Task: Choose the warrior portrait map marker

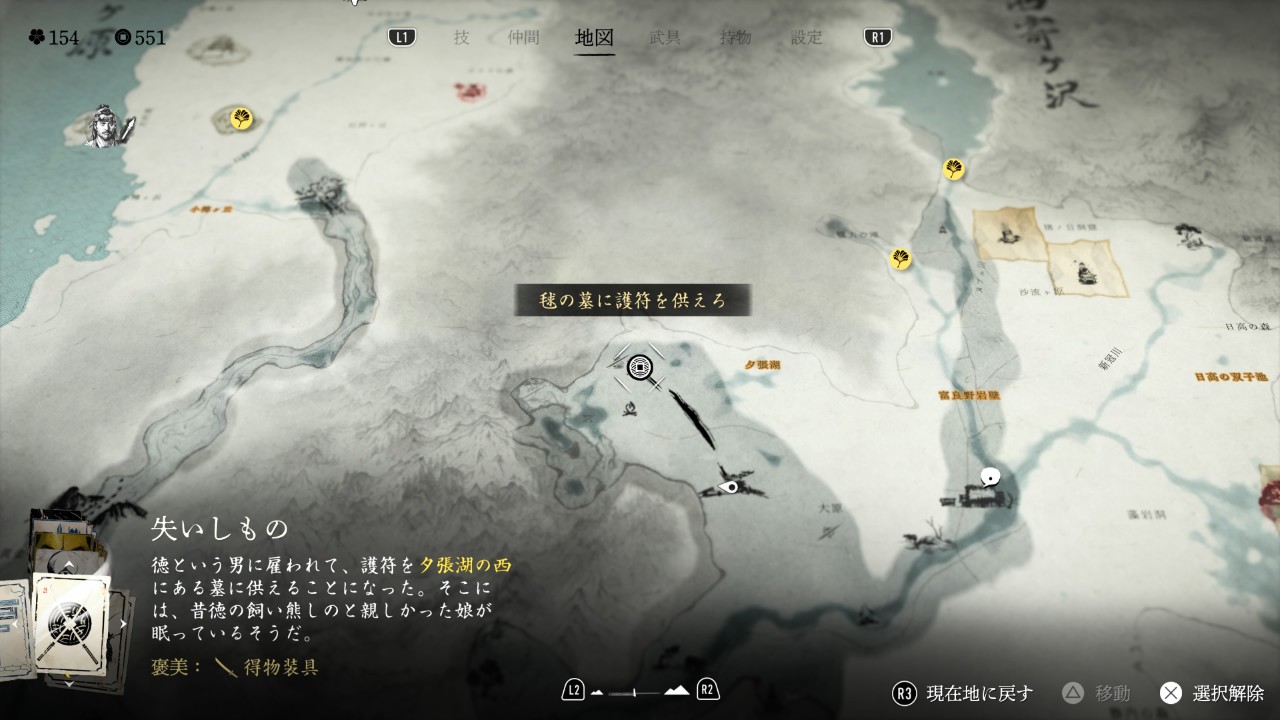Action: 107,125
